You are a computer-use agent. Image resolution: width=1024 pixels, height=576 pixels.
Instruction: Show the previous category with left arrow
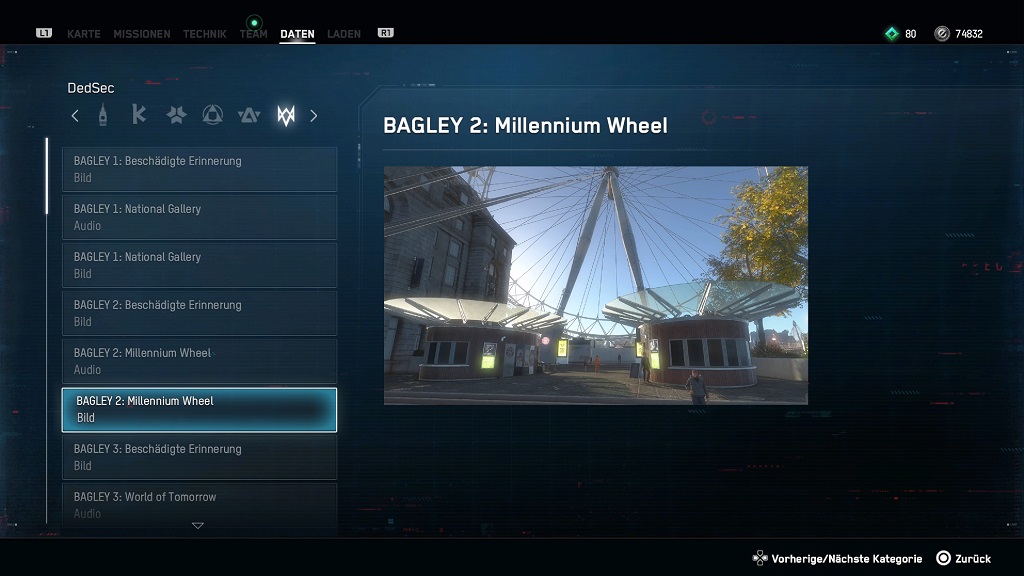pyautogui.click(x=75, y=116)
